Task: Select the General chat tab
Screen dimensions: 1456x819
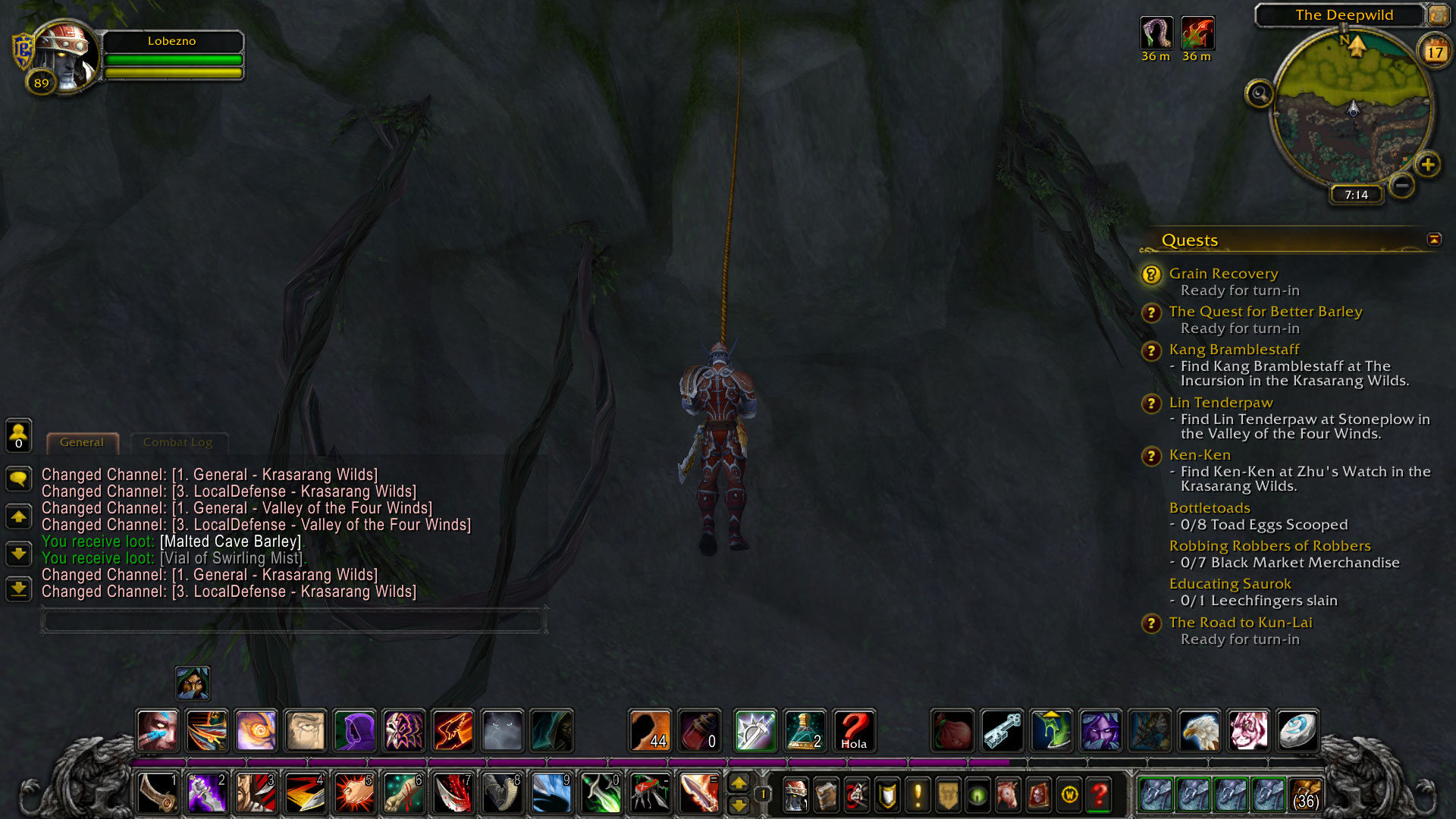Action: click(x=82, y=442)
